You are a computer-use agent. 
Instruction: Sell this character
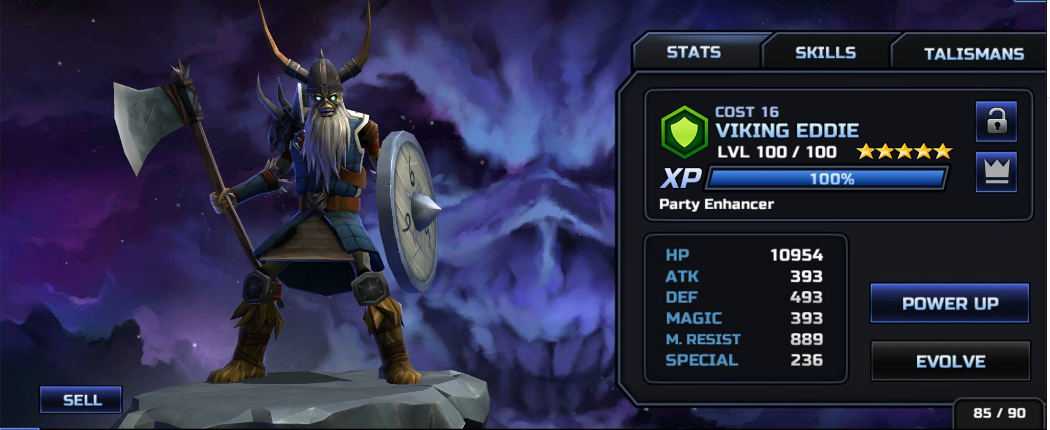[x=81, y=399]
